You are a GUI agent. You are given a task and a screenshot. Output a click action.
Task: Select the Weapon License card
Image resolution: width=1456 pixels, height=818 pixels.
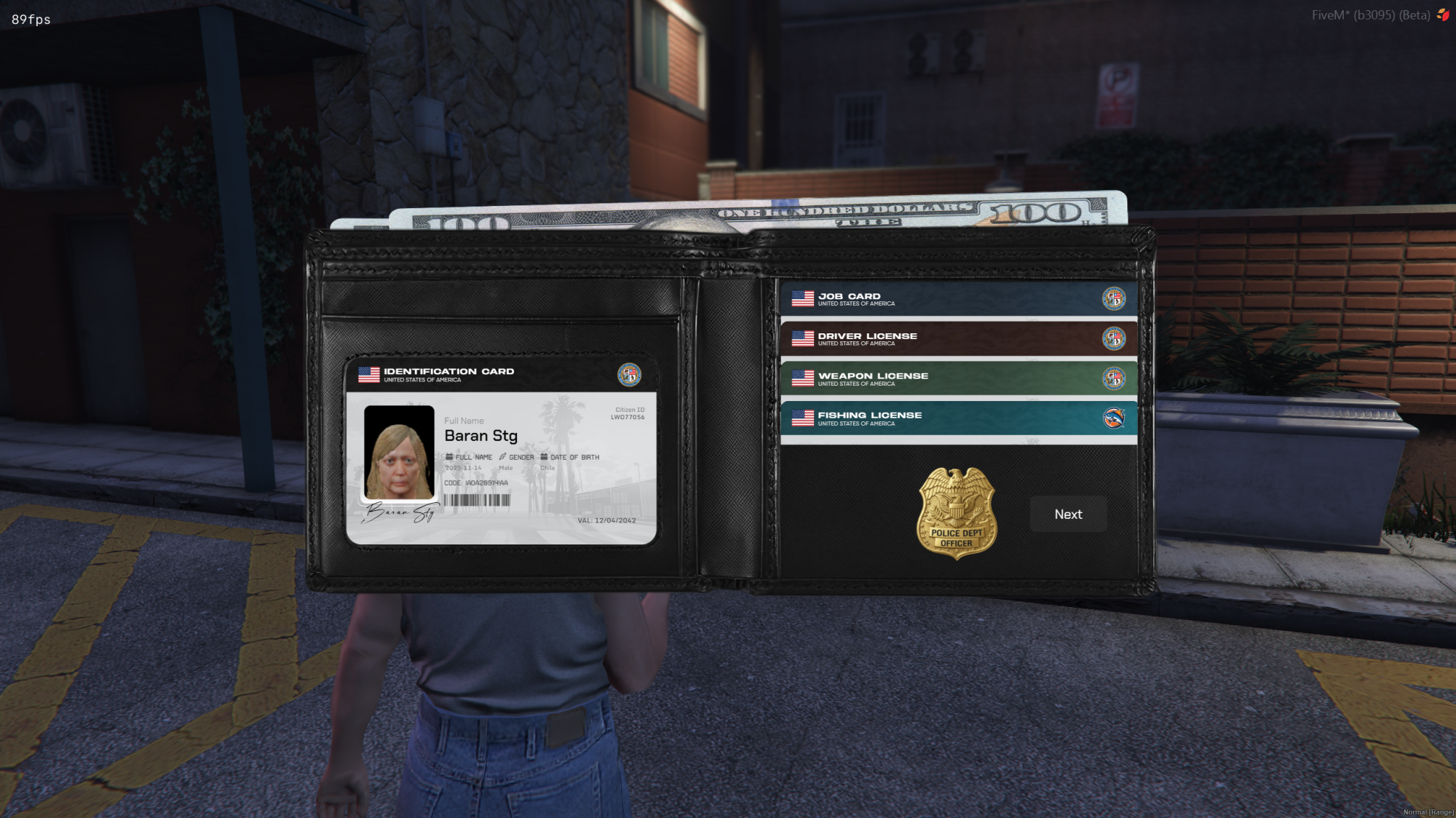click(946, 378)
